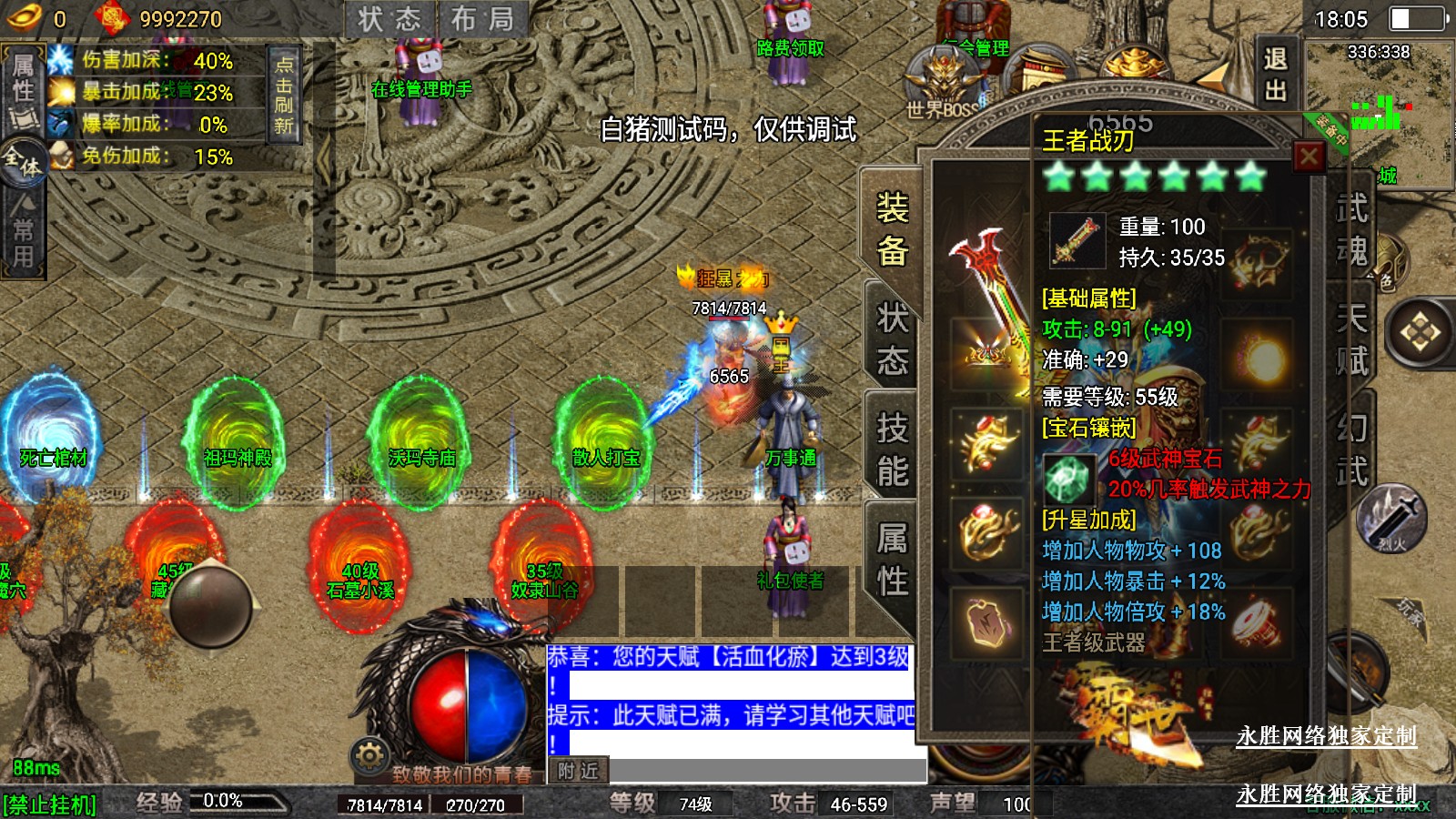Viewport: 1456px width, 819px height.
Task: Open settings via the gear icon
Action: pyautogui.click(x=369, y=755)
